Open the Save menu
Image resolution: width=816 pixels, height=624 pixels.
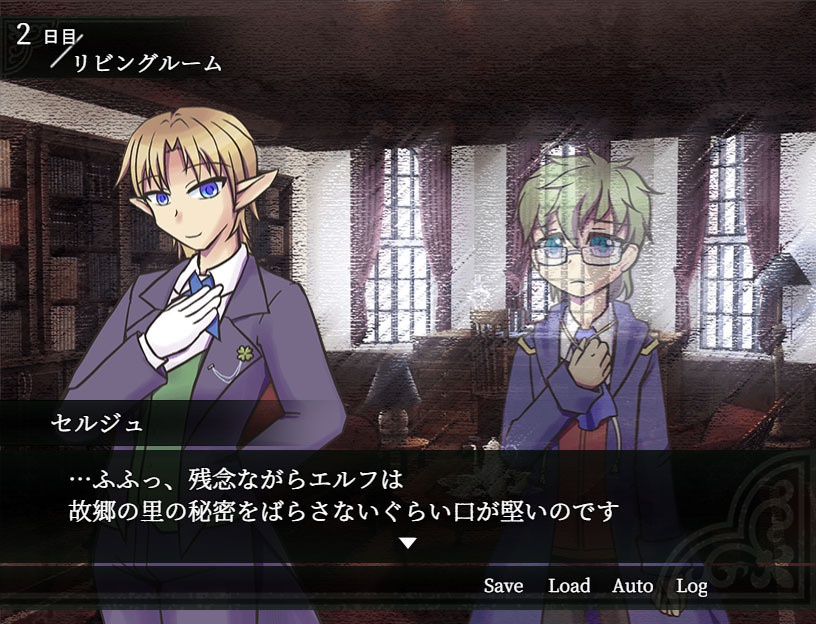(503, 586)
